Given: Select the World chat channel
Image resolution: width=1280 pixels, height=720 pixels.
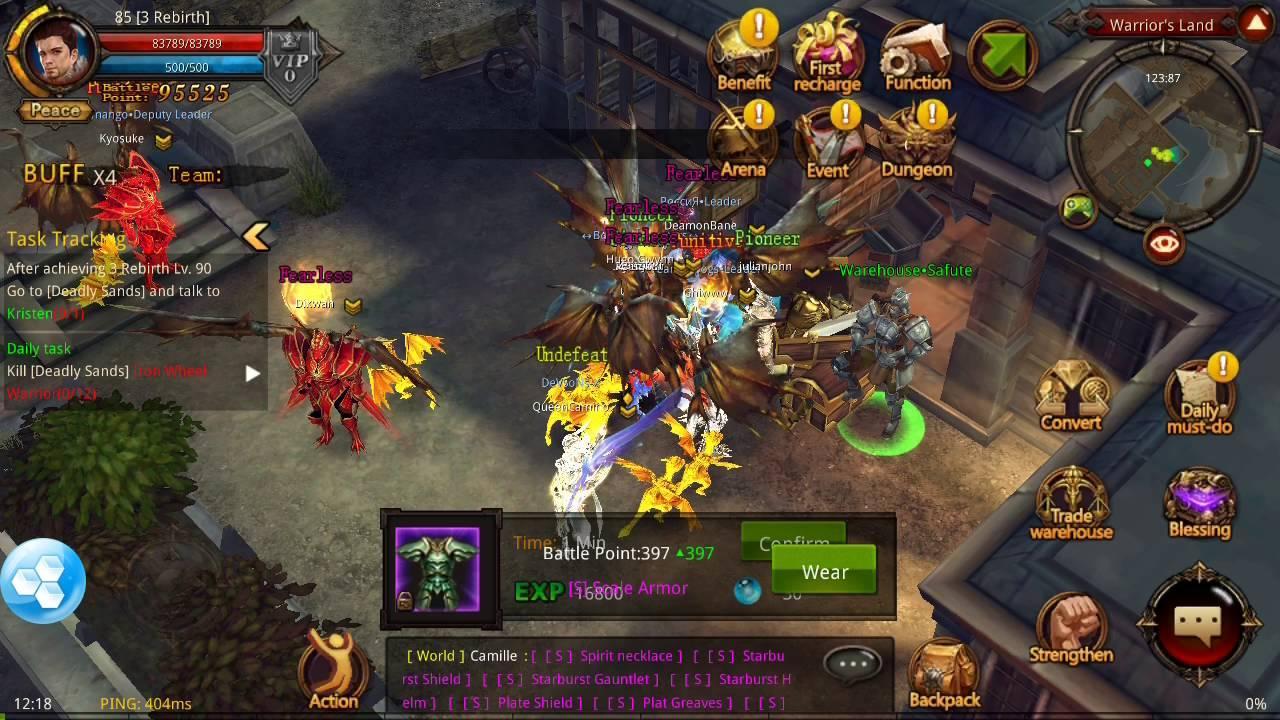Looking at the screenshot, I should coord(435,655).
